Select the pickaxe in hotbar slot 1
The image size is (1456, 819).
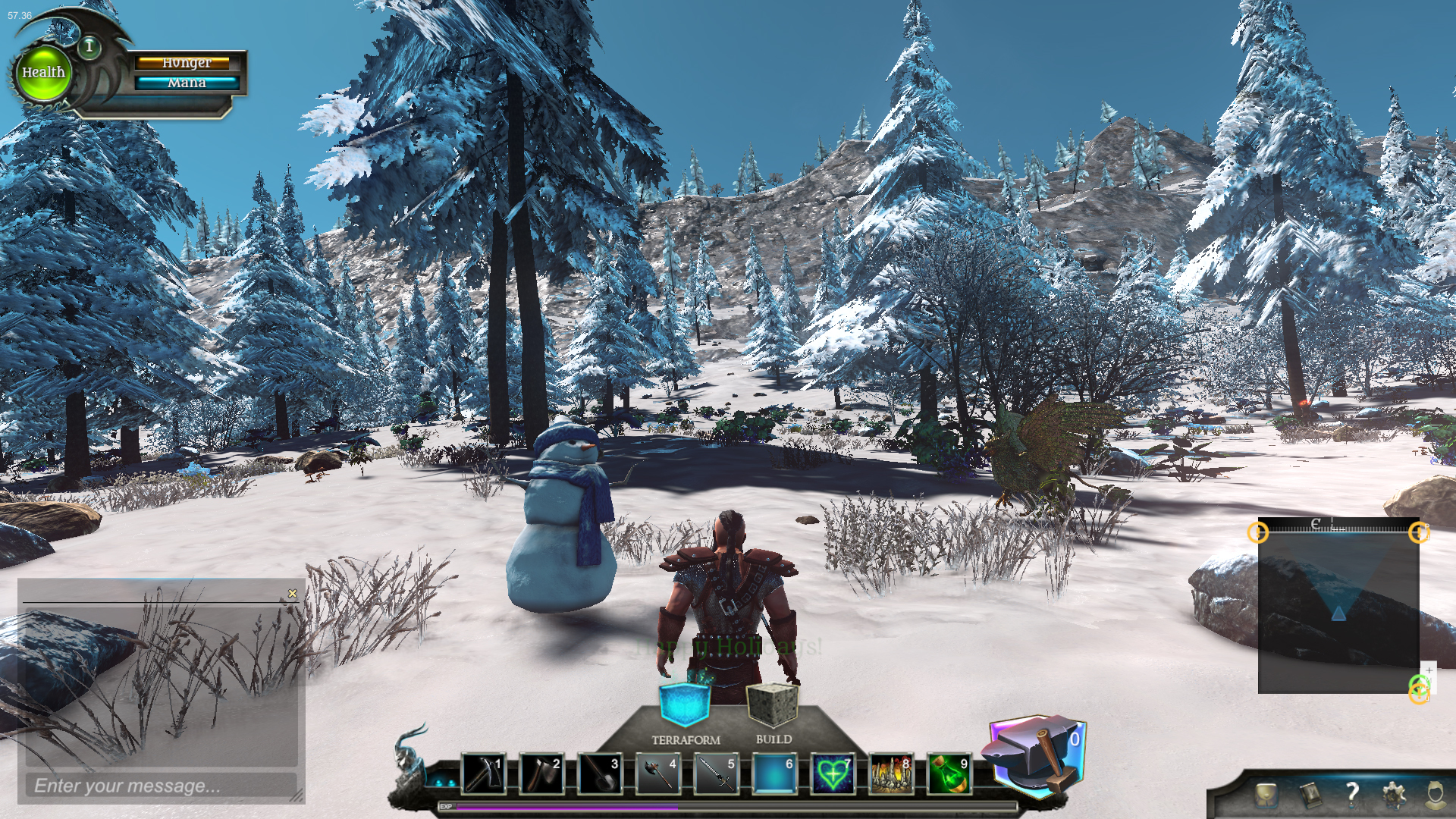pyautogui.click(x=483, y=774)
